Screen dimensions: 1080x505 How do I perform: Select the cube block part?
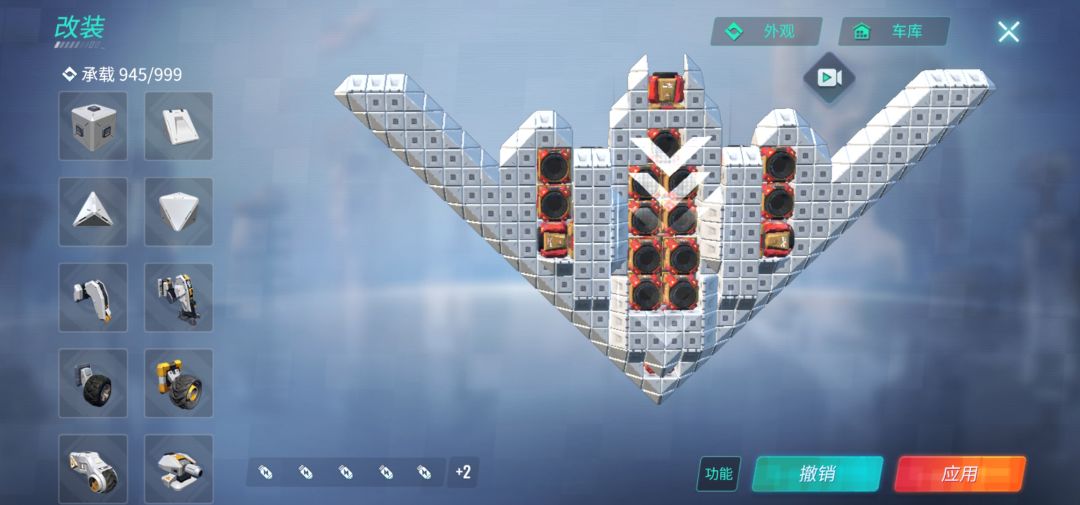point(93,126)
